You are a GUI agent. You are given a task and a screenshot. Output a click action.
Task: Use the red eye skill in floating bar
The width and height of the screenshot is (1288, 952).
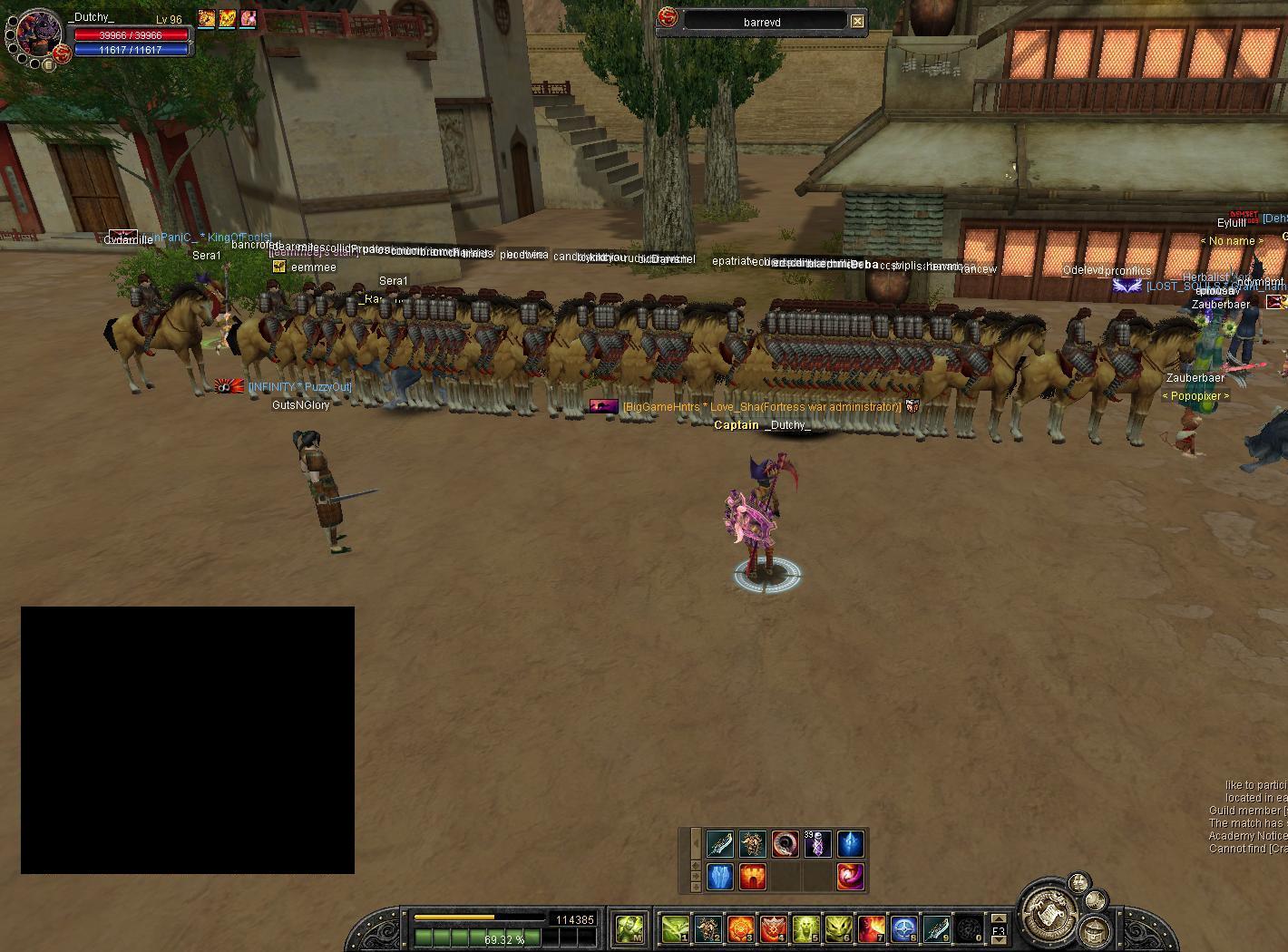(785, 844)
